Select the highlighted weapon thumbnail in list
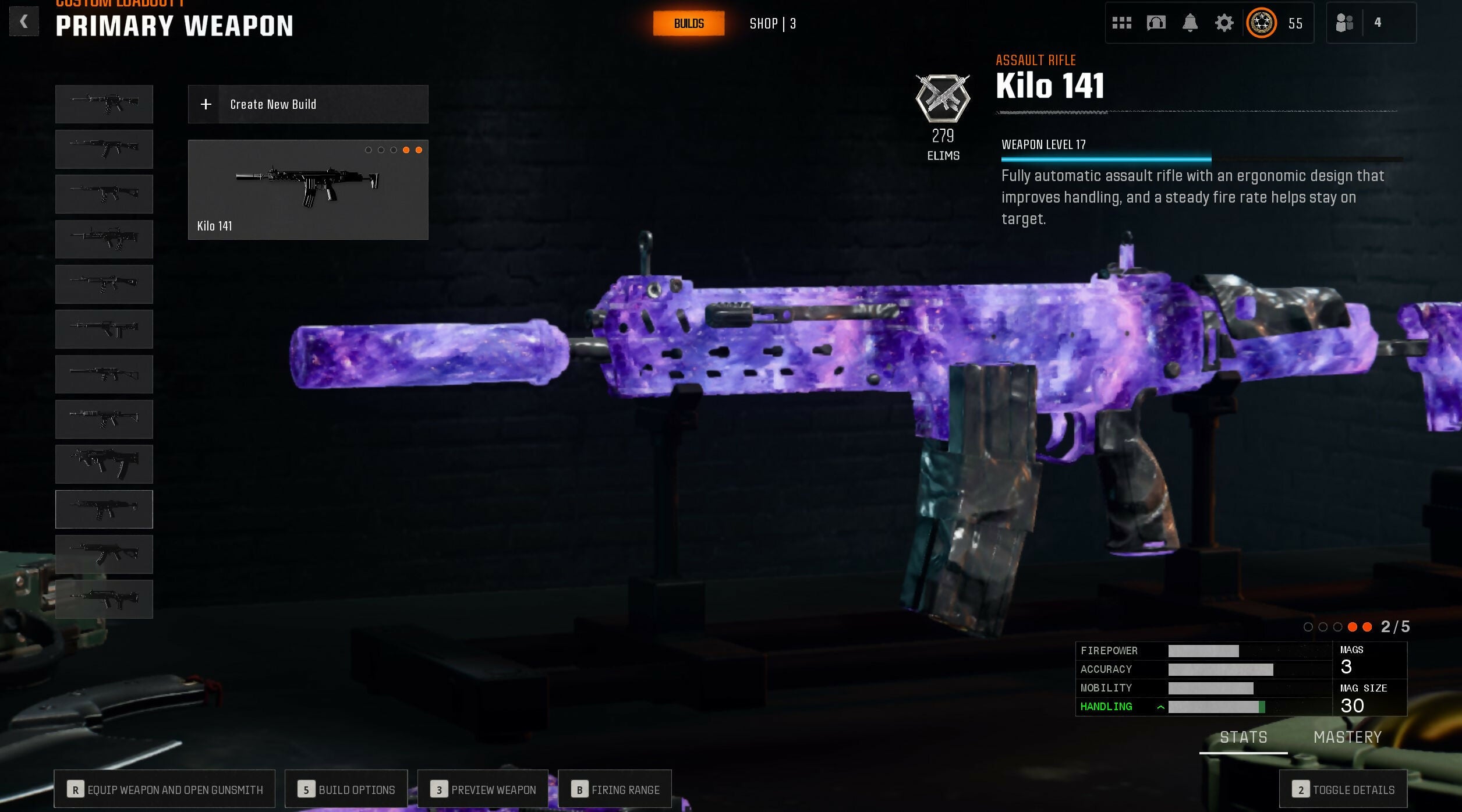This screenshot has height=812, width=1462. (104, 509)
